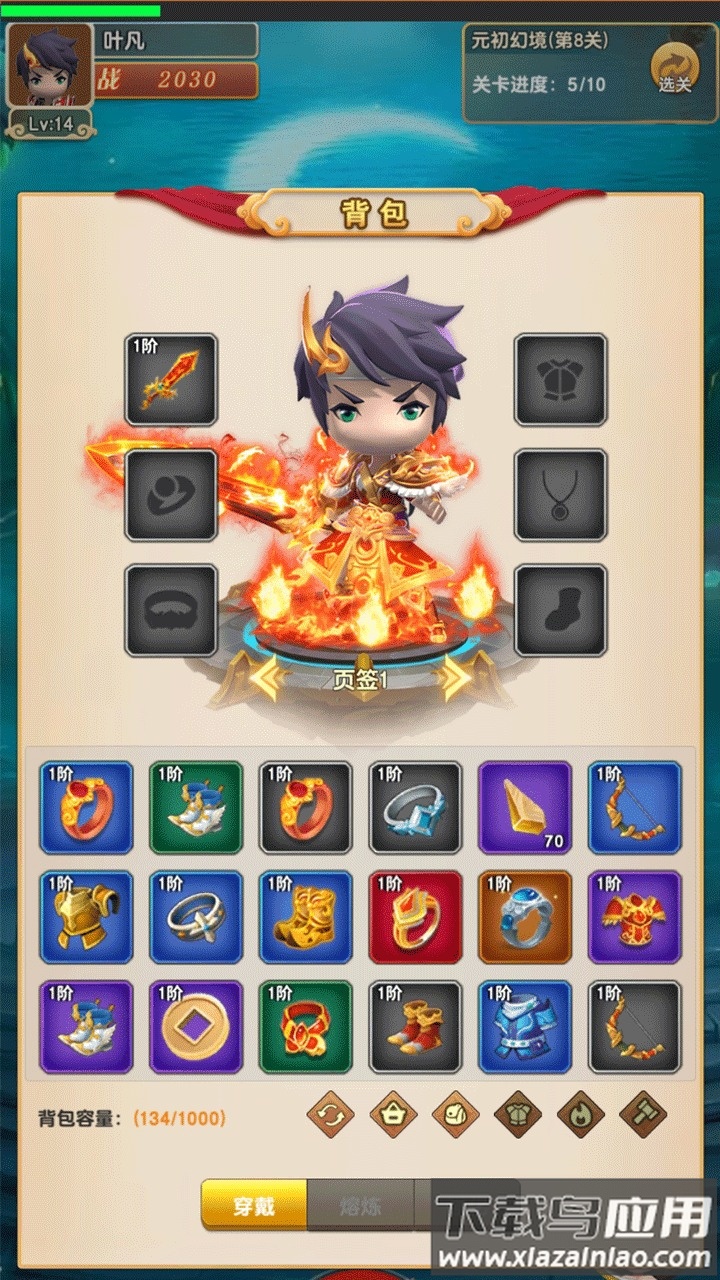The width and height of the screenshot is (720, 1280).
Task: Click the hammer diamond icon
Action: [643, 1114]
